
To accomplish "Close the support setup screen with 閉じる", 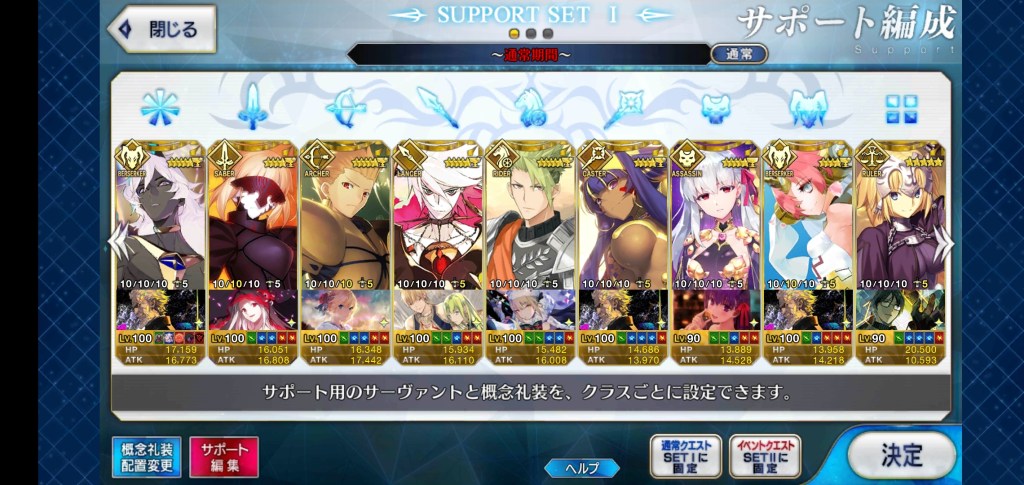I will 162,28.
